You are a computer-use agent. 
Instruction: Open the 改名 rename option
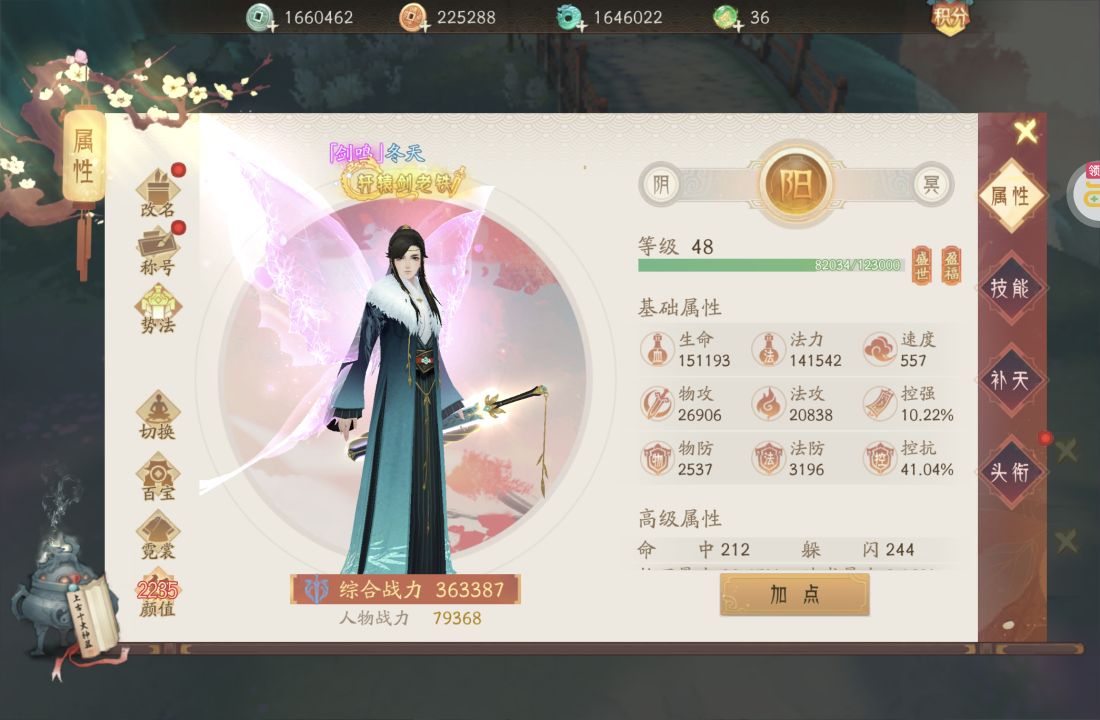coord(158,193)
